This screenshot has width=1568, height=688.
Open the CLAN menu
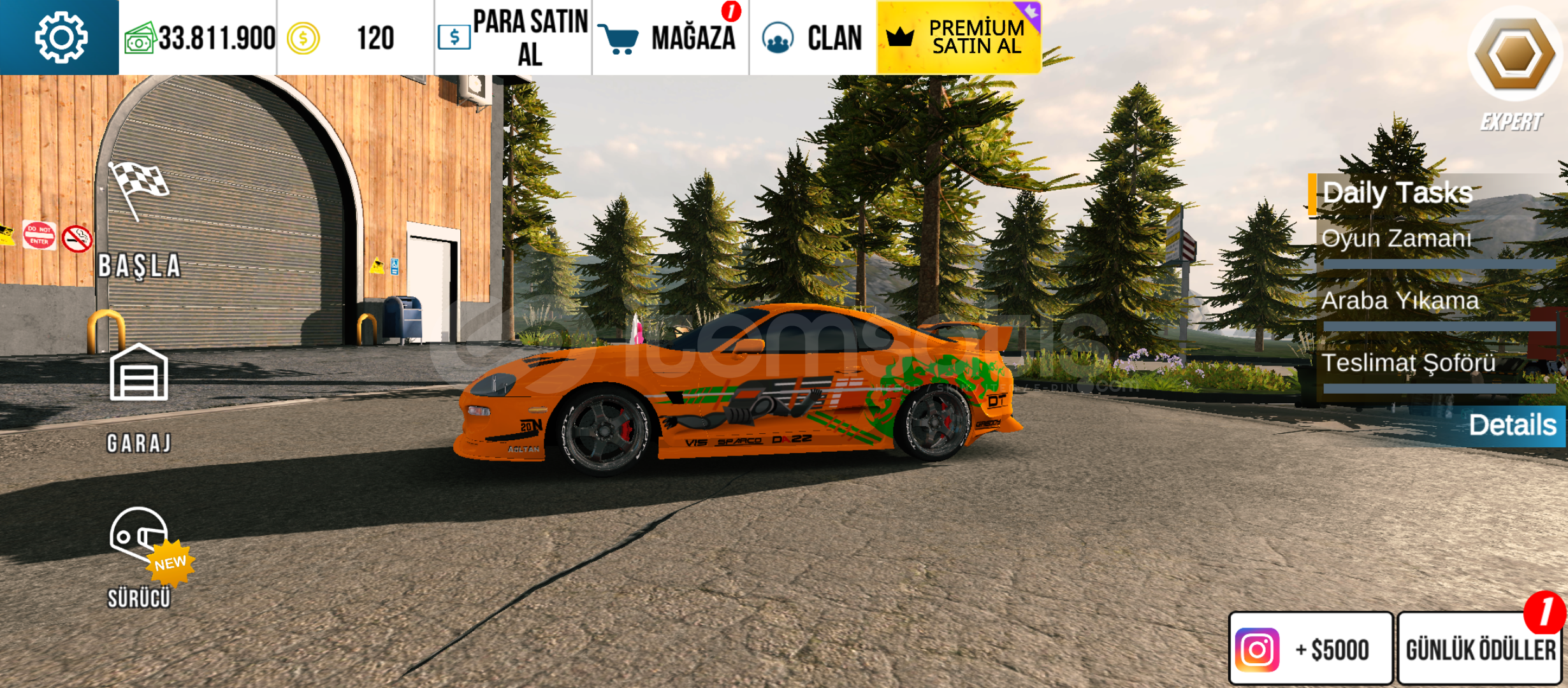click(x=813, y=38)
